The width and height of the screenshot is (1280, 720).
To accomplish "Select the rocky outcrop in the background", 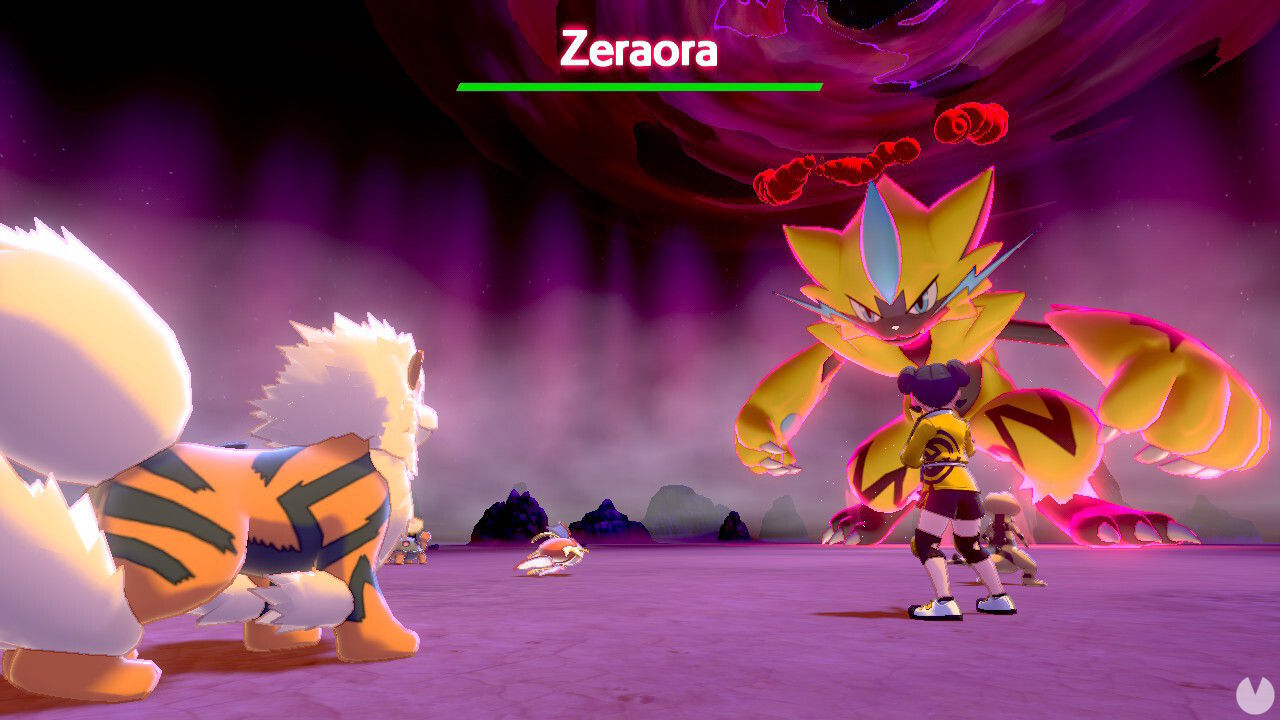I will (x=515, y=515).
